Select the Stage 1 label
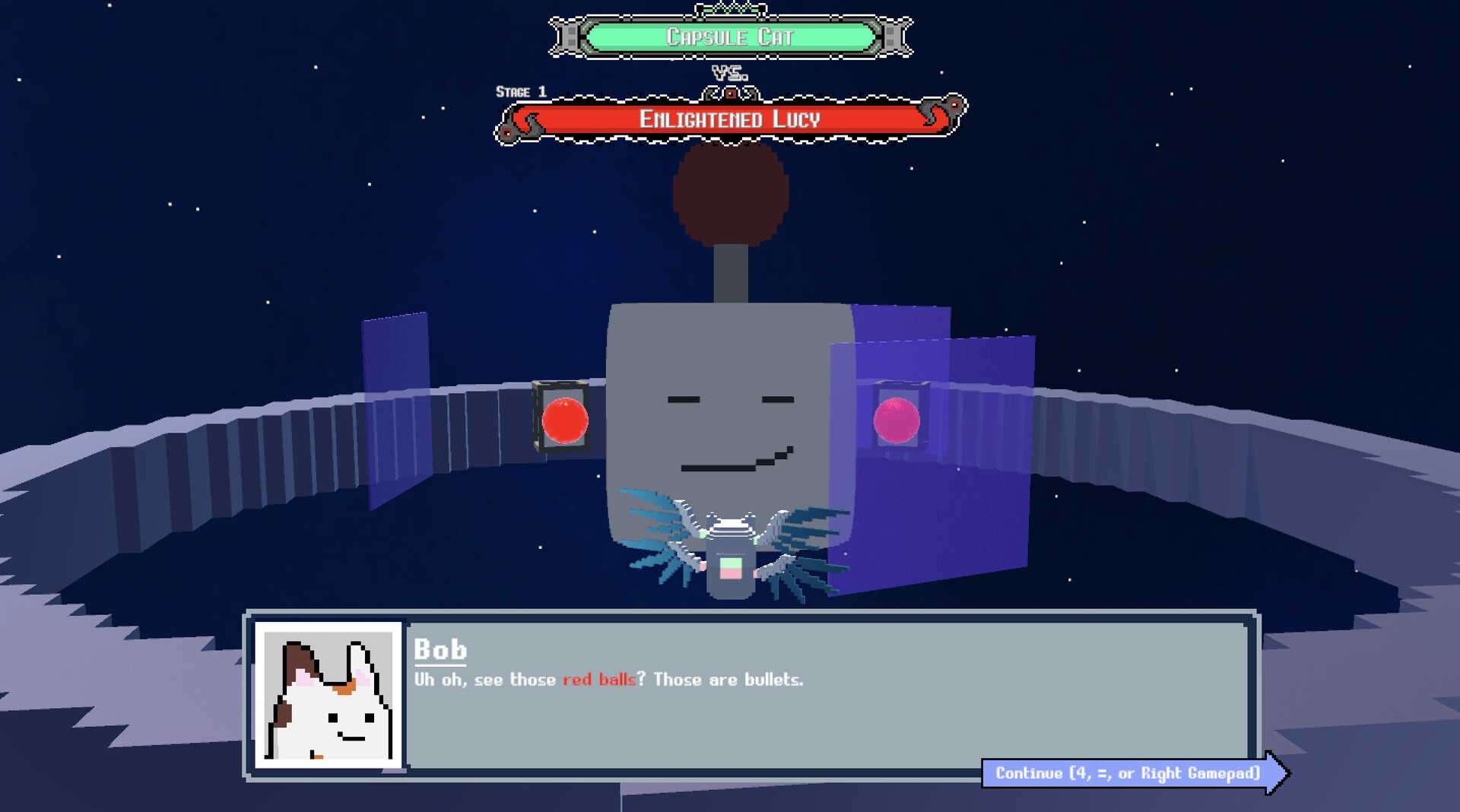The height and width of the screenshot is (812, 1460). pyautogui.click(x=520, y=91)
